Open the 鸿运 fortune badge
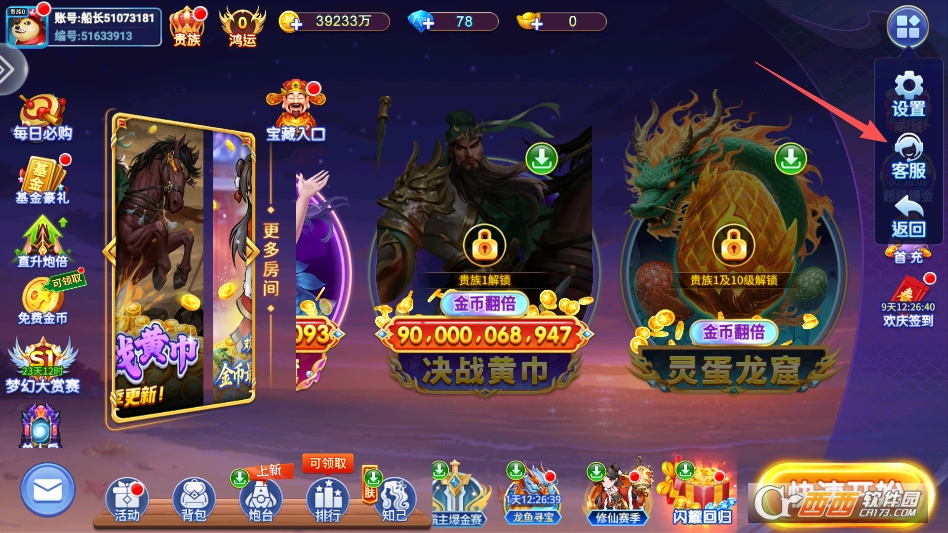Screen dimensions: 948x533 [242, 26]
